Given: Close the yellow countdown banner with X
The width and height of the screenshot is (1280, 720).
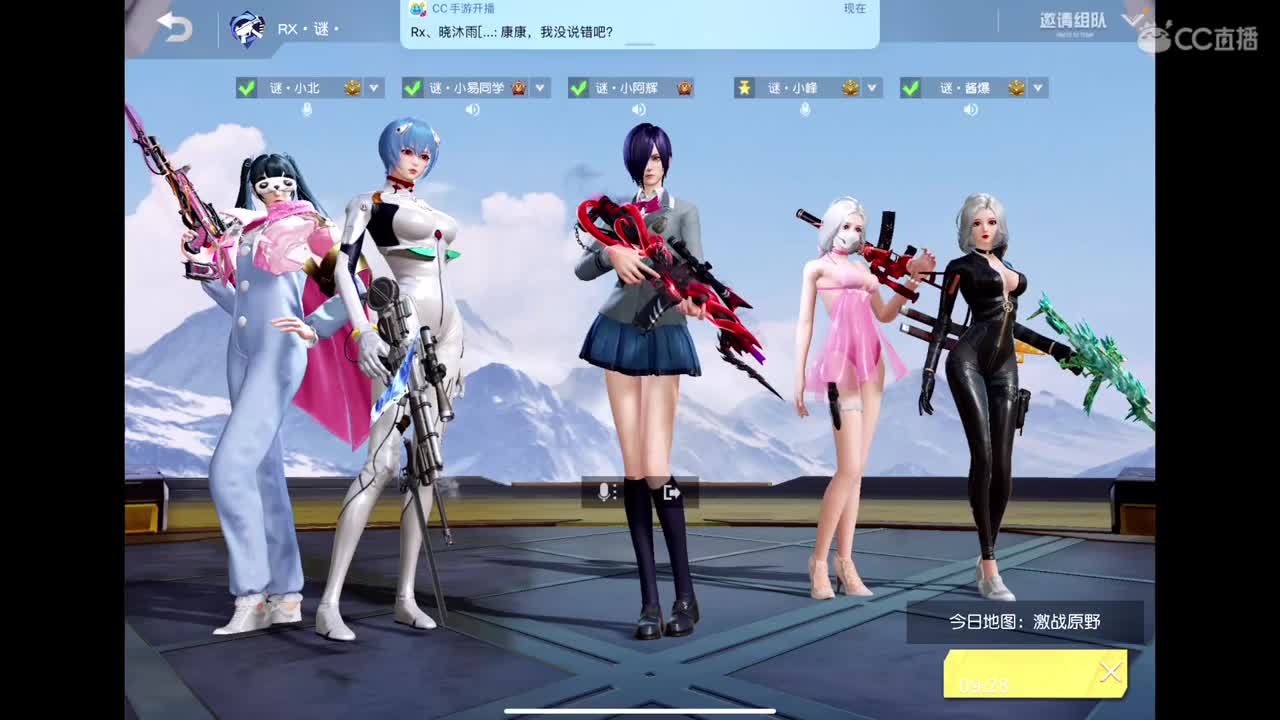Looking at the screenshot, I should (x=1110, y=672).
